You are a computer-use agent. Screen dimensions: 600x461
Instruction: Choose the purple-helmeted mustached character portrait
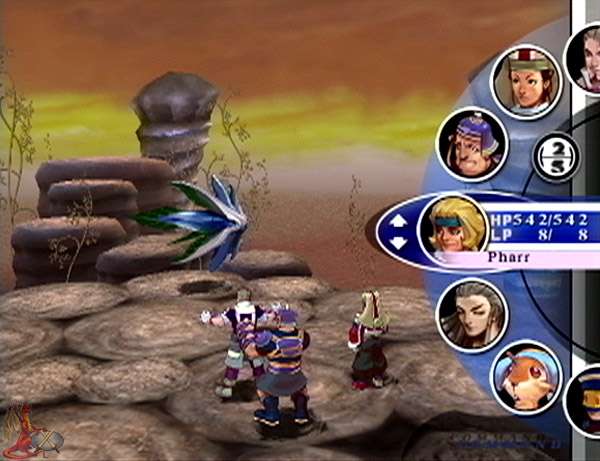pos(473,144)
